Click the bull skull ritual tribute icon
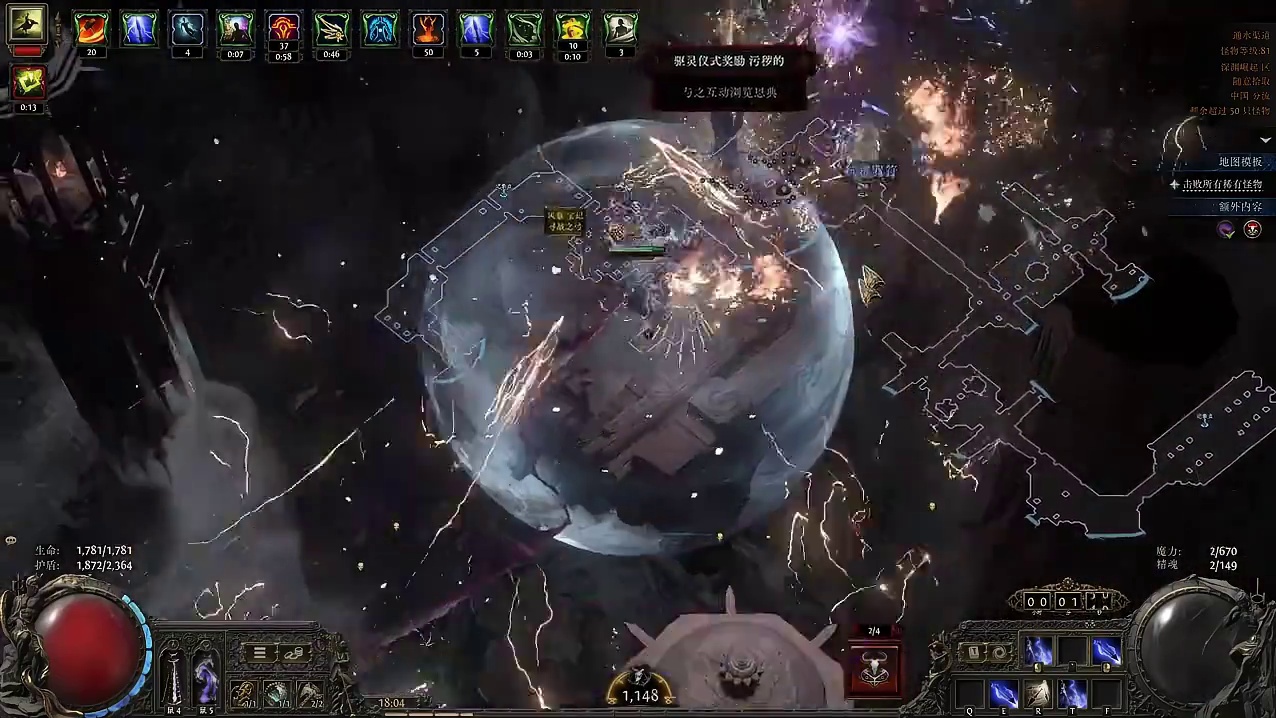Viewport: 1276px width, 718px height. tap(873, 667)
